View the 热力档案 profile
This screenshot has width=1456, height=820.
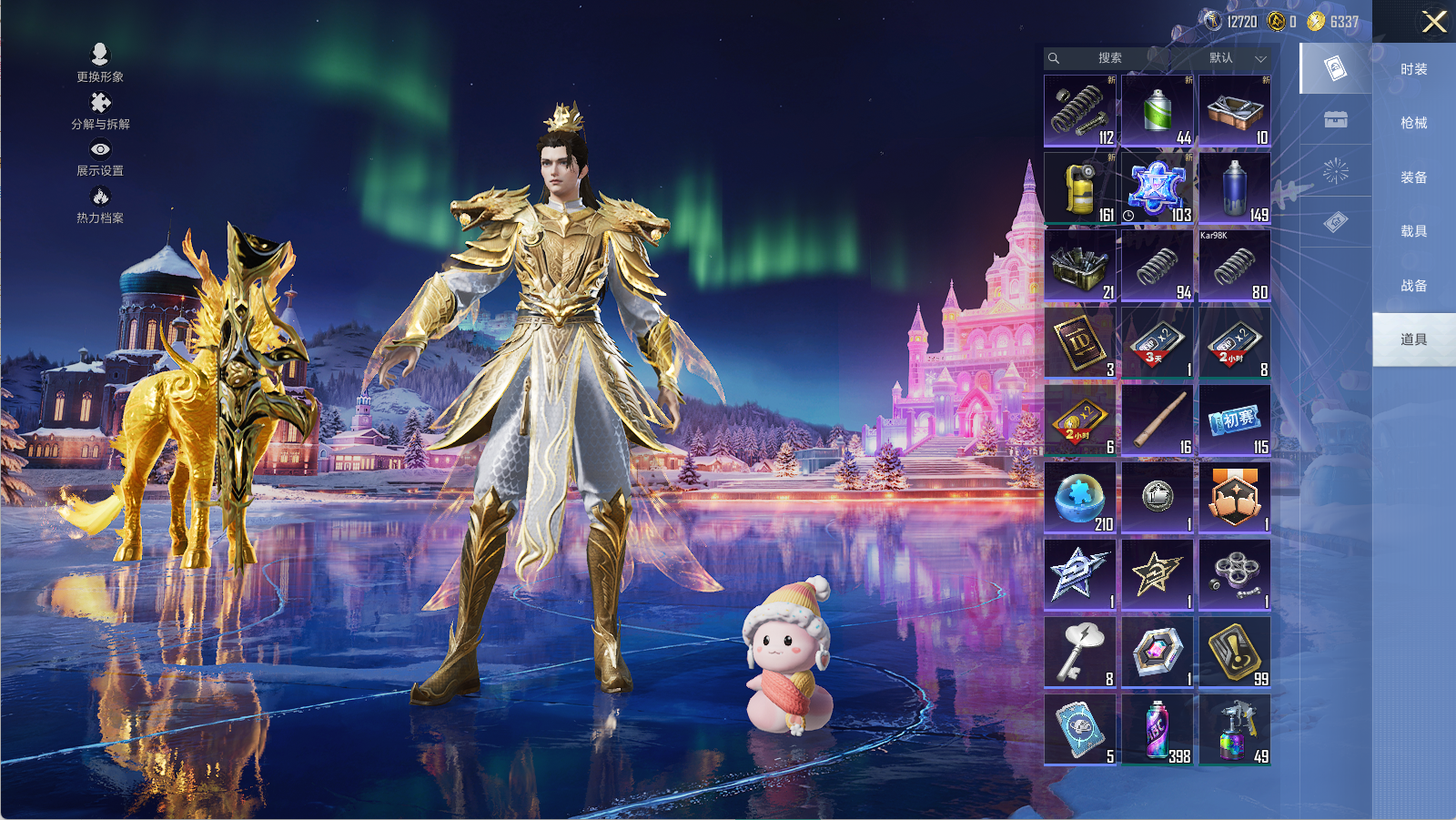click(100, 205)
